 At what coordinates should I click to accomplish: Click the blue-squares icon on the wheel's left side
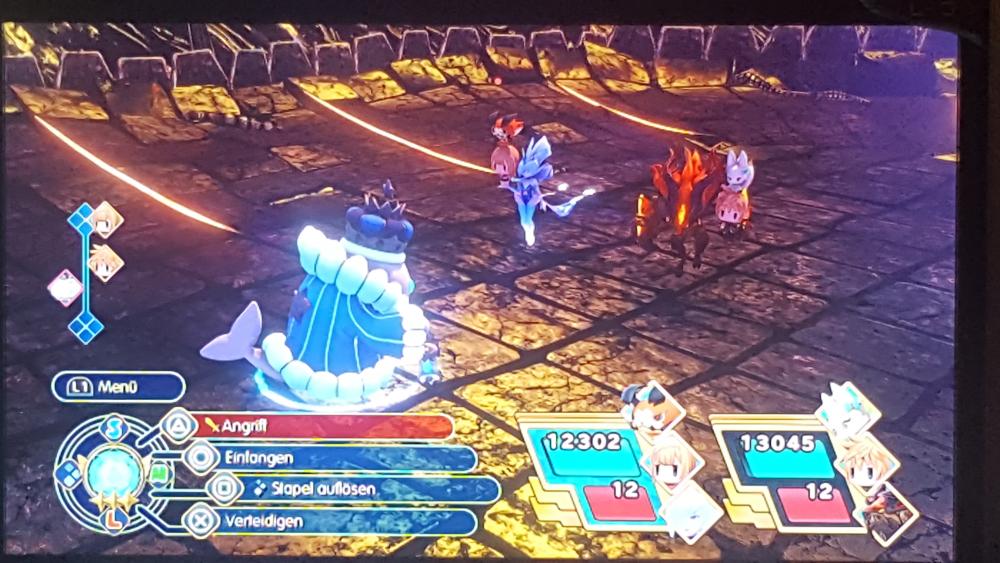pos(69,474)
